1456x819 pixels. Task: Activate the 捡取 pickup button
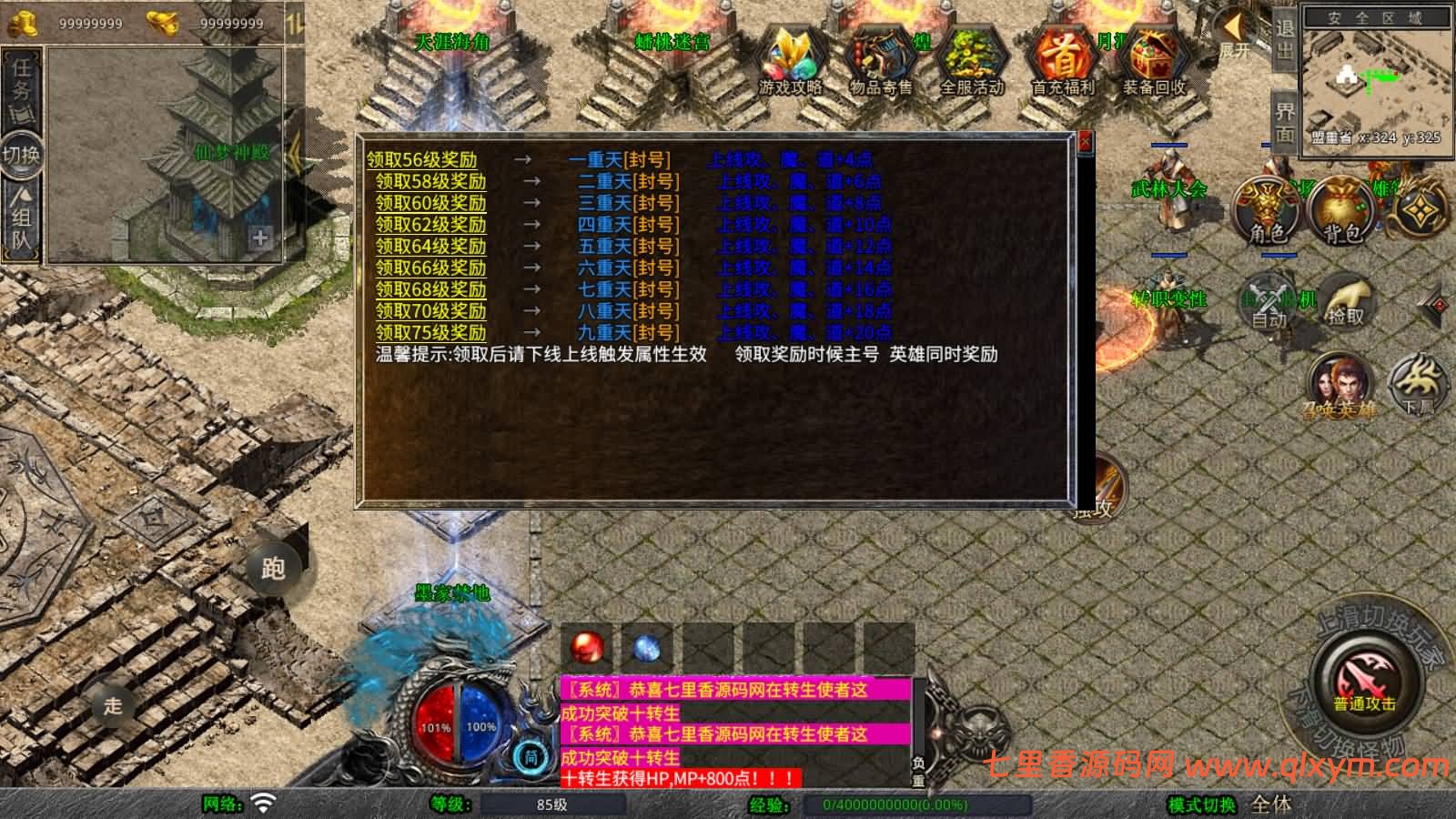(x=1345, y=302)
